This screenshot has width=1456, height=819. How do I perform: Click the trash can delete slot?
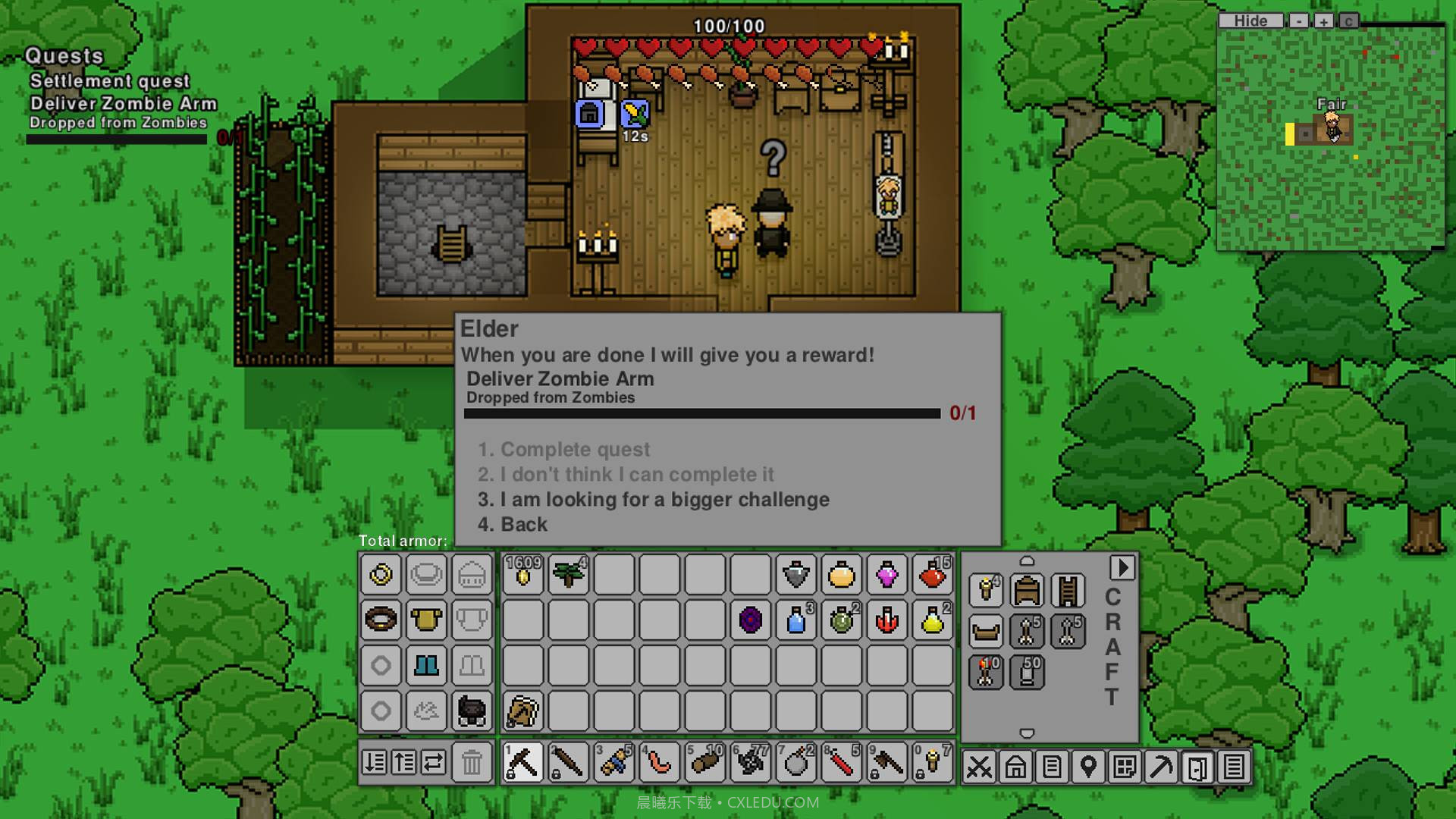[x=472, y=762]
